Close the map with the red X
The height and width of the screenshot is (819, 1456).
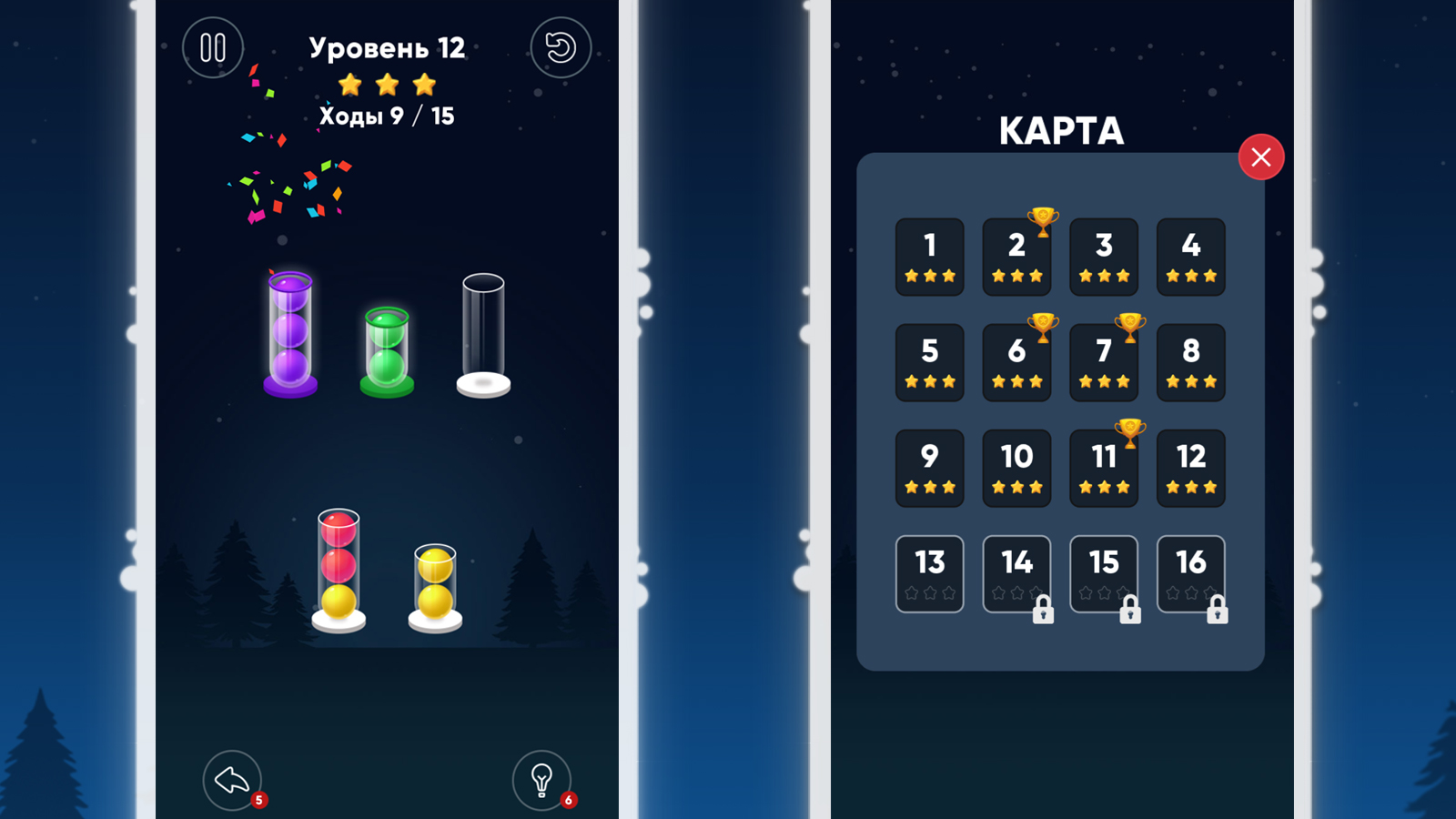click(1261, 157)
